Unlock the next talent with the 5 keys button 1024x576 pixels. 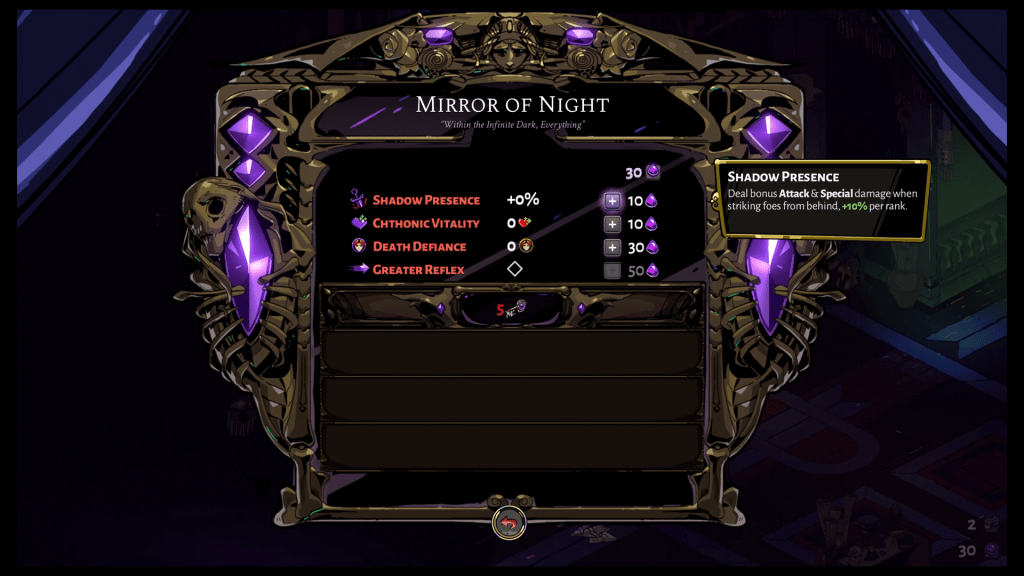click(x=511, y=309)
